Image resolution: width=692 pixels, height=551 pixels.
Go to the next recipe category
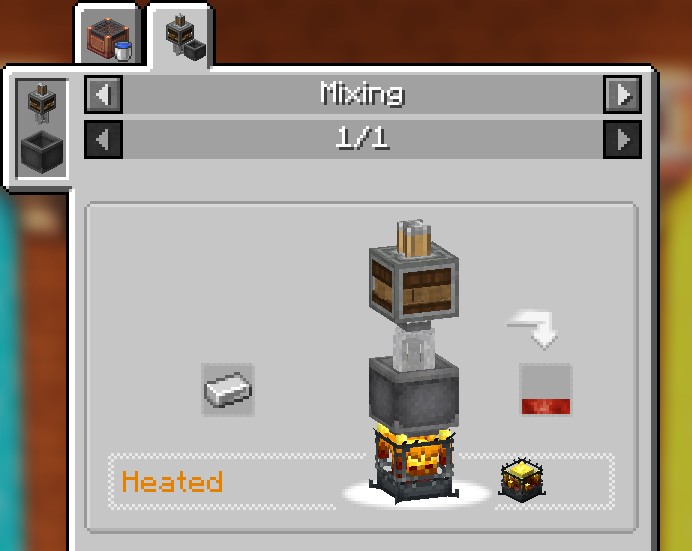point(622,95)
